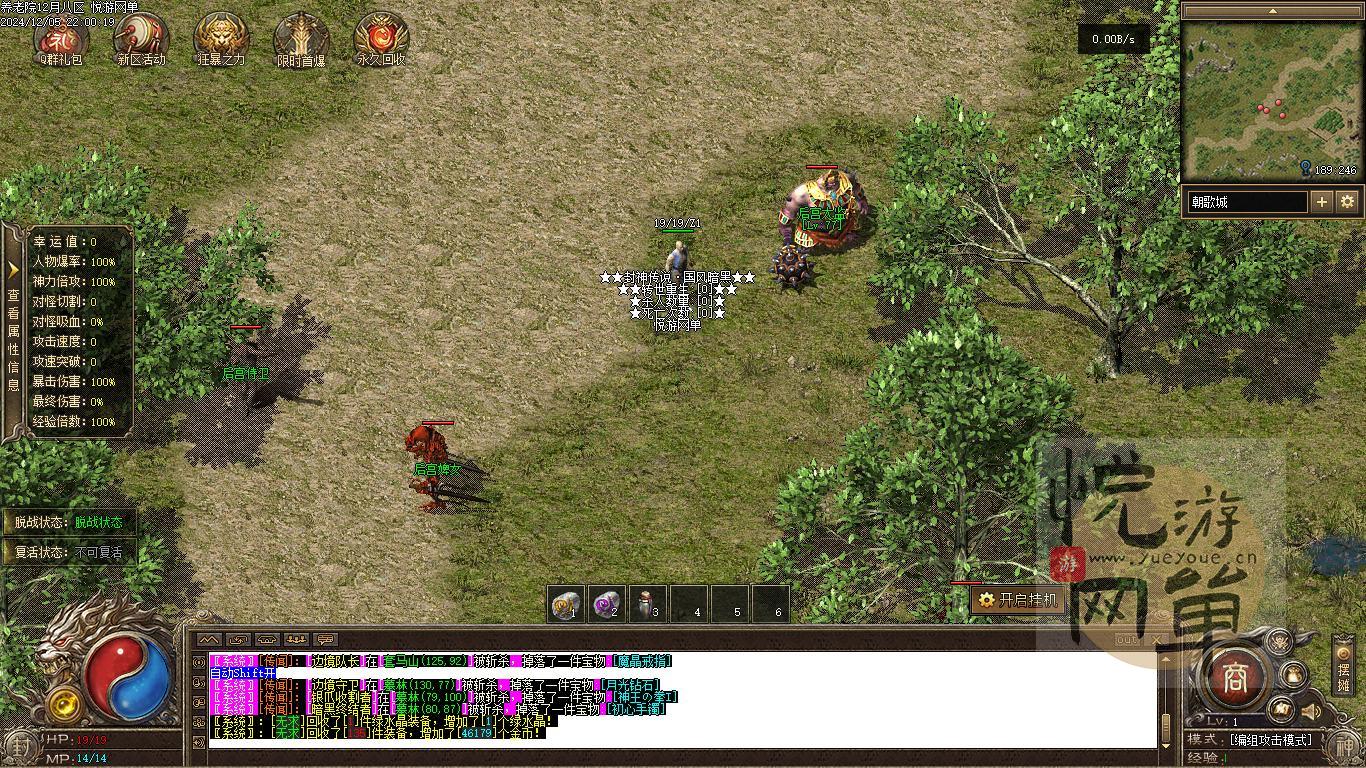Screen dimensions: 1366x768
Task: Toggle the speaker sound icon
Action: (1310, 711)
